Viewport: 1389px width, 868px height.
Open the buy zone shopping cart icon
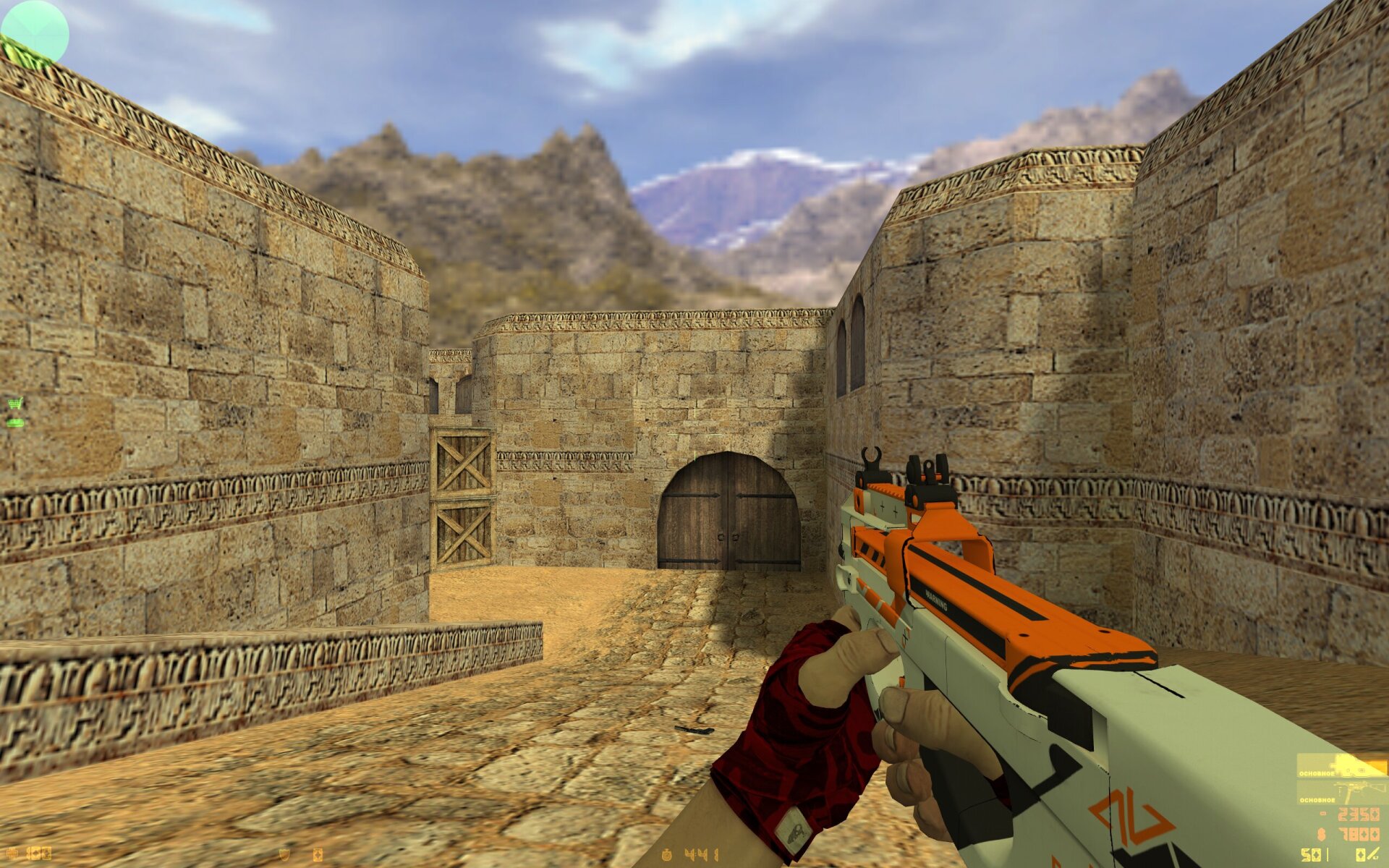pos(15,403)
